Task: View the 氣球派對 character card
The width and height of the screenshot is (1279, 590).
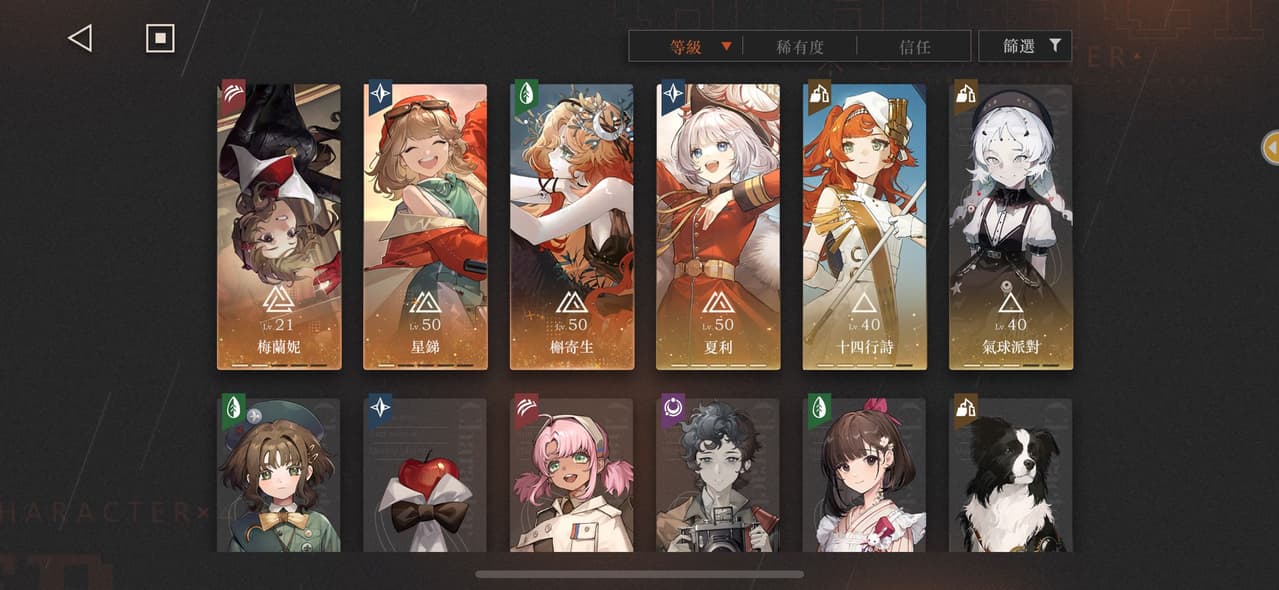Action: coord(1010,227)
